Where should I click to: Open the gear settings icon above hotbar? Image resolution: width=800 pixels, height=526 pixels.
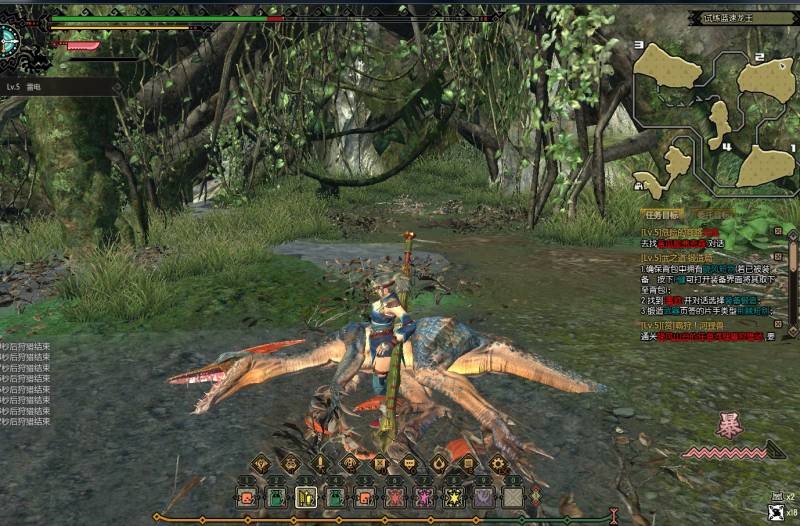[x=497, y=464]
